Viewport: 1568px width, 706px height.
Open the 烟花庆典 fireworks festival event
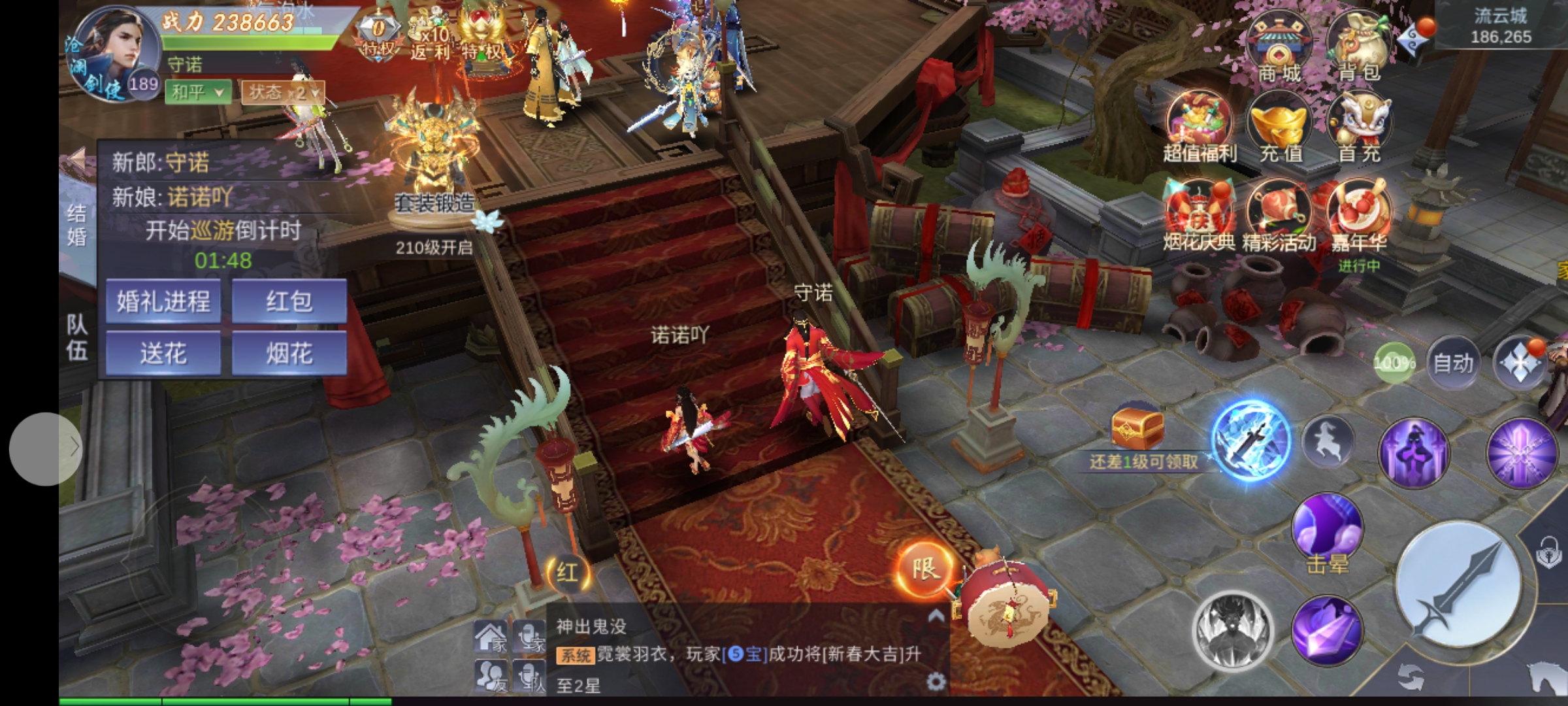(x=1200, y=217)
